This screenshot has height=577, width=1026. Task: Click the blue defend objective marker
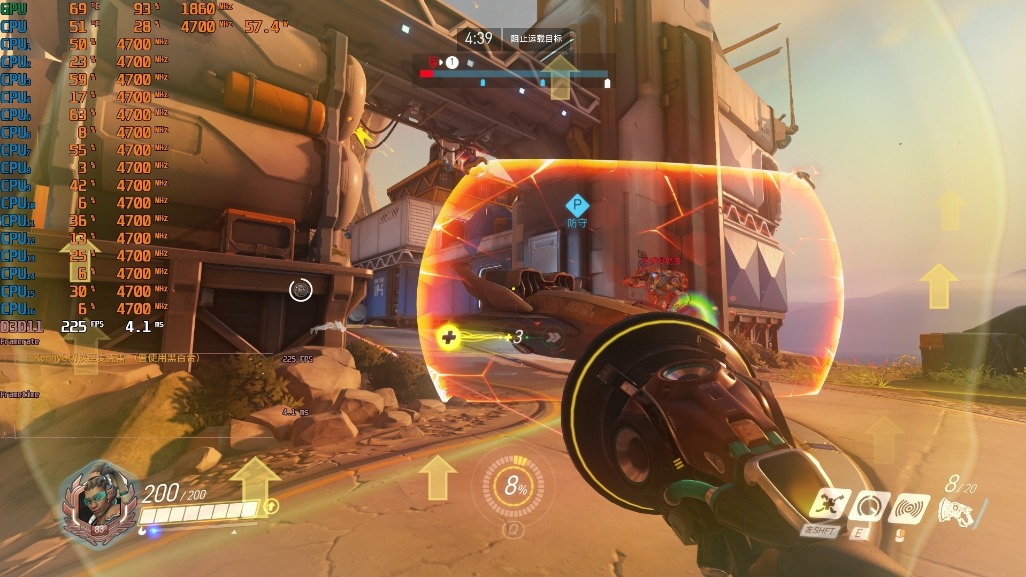click(577, 207)
